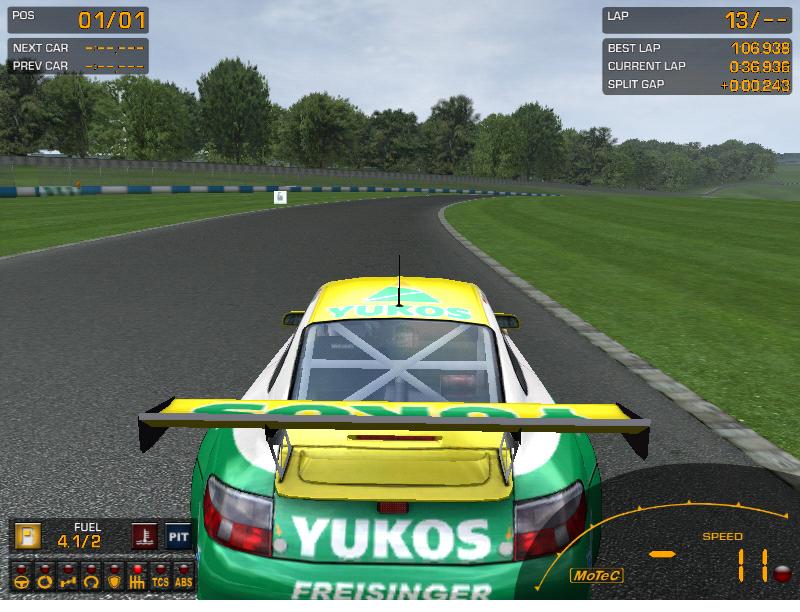This screenshot has width=800, height=612.
Task: Click the MoTeC dashboard label
Action: 596,575
